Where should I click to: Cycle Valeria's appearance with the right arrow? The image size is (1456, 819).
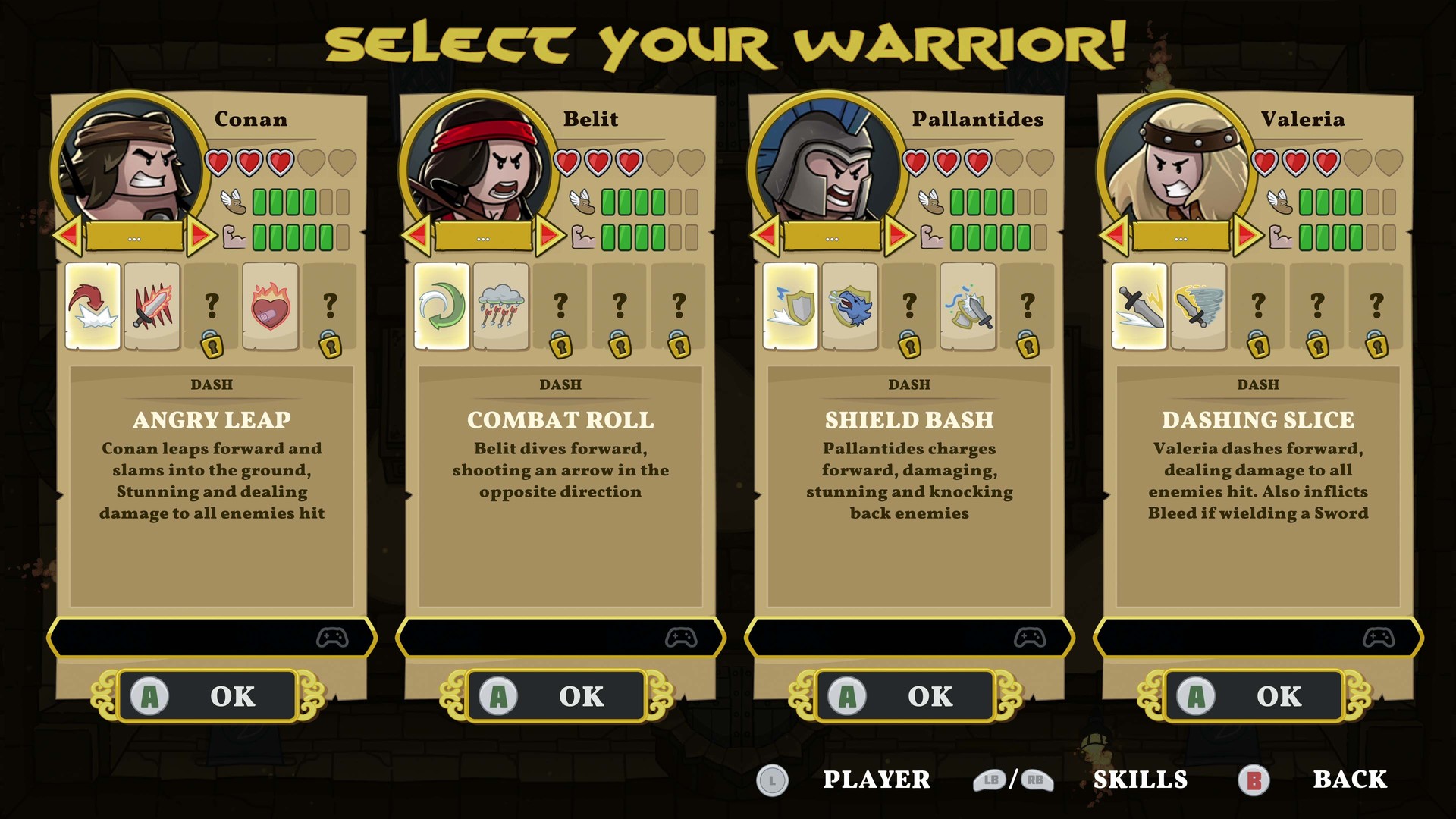(1247, 236)
